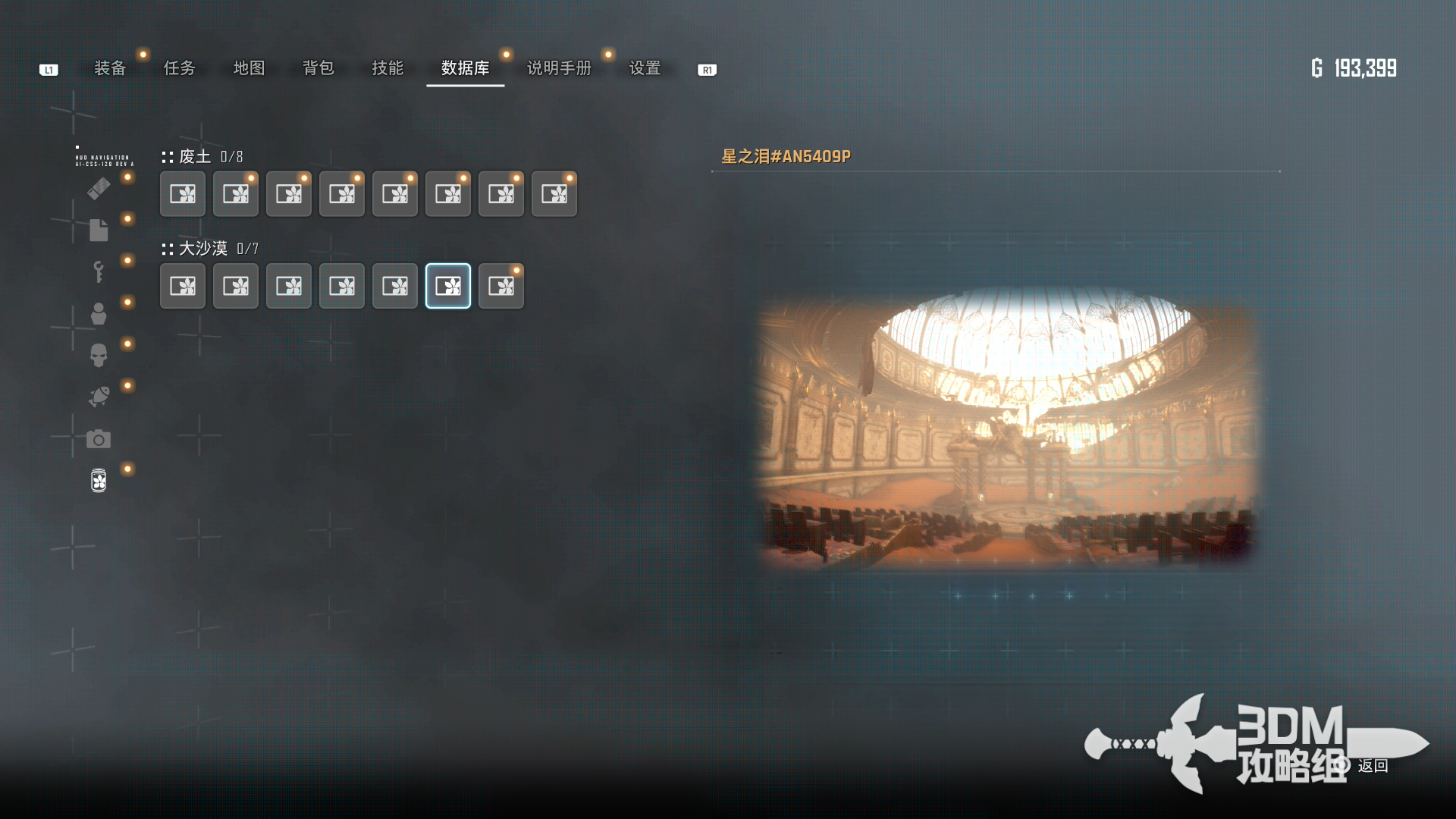Switch to the 装备 tab
Screen dimensions: 1456x819
[110, 68]
